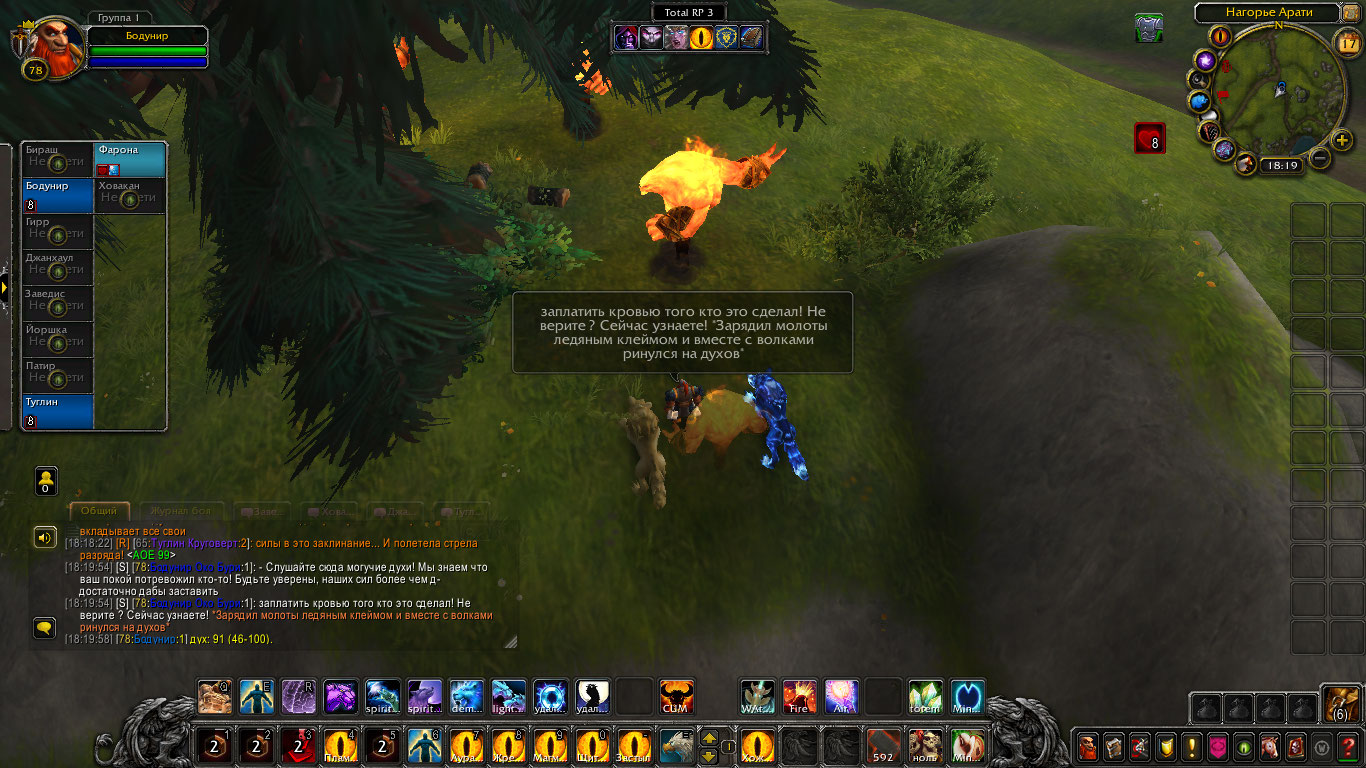The image size is (1366, 768).
Task: Select raid member Фарона in the raid frame
Action: pyautogui.click(x=130, y=160)
